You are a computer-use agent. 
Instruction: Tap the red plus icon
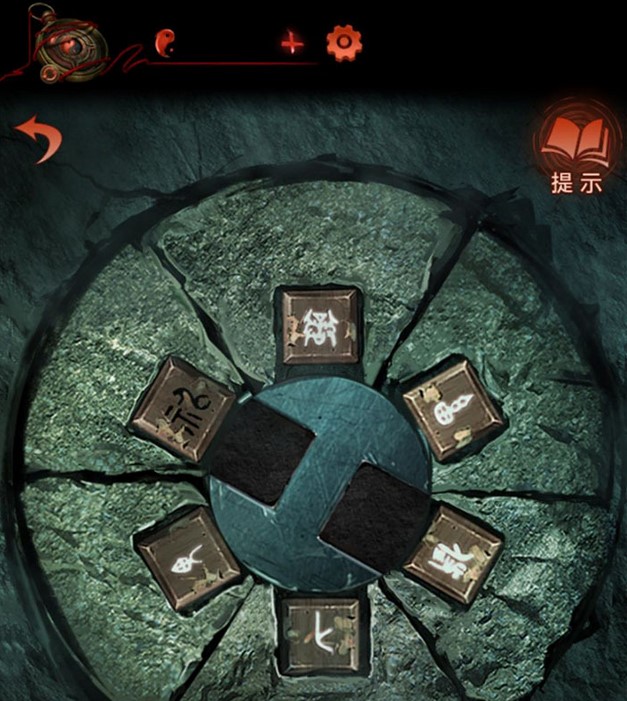[291, 43]
